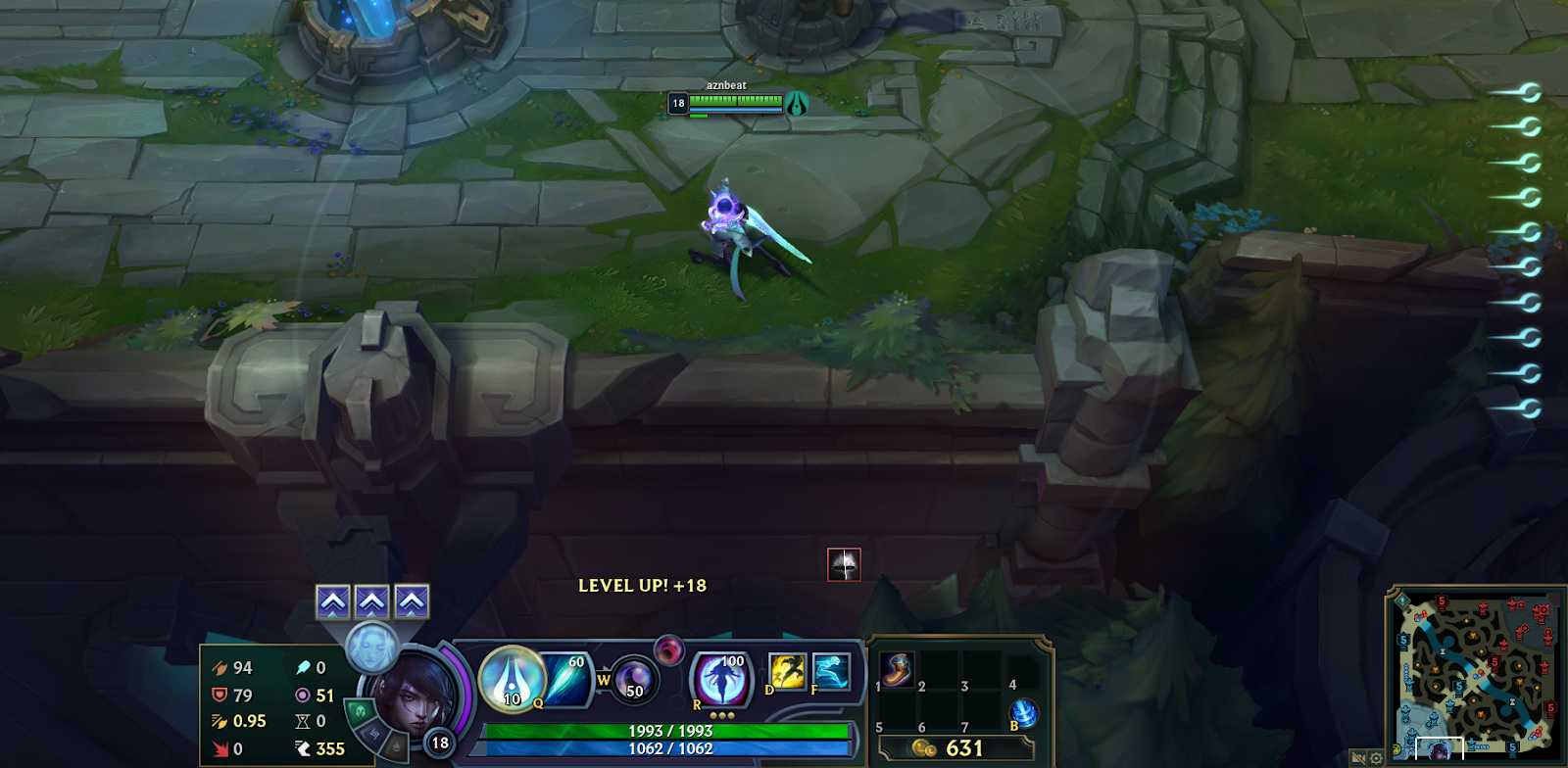Open the shop via the gold counter
This screenshot has width=1568, height=768.
pyautogui.click(x=955, y=748)
